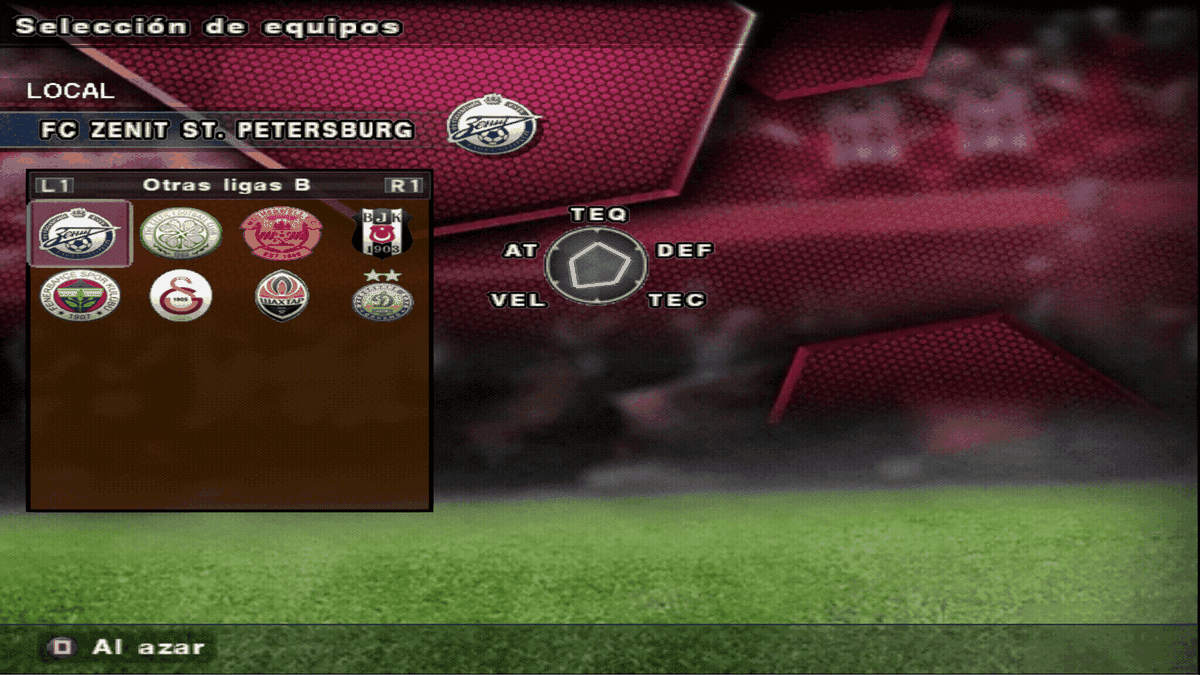Viewport: 1200px width, 675px height.
Task: Click the Otras ligas B league header
Action: click(x=227, y=185)
